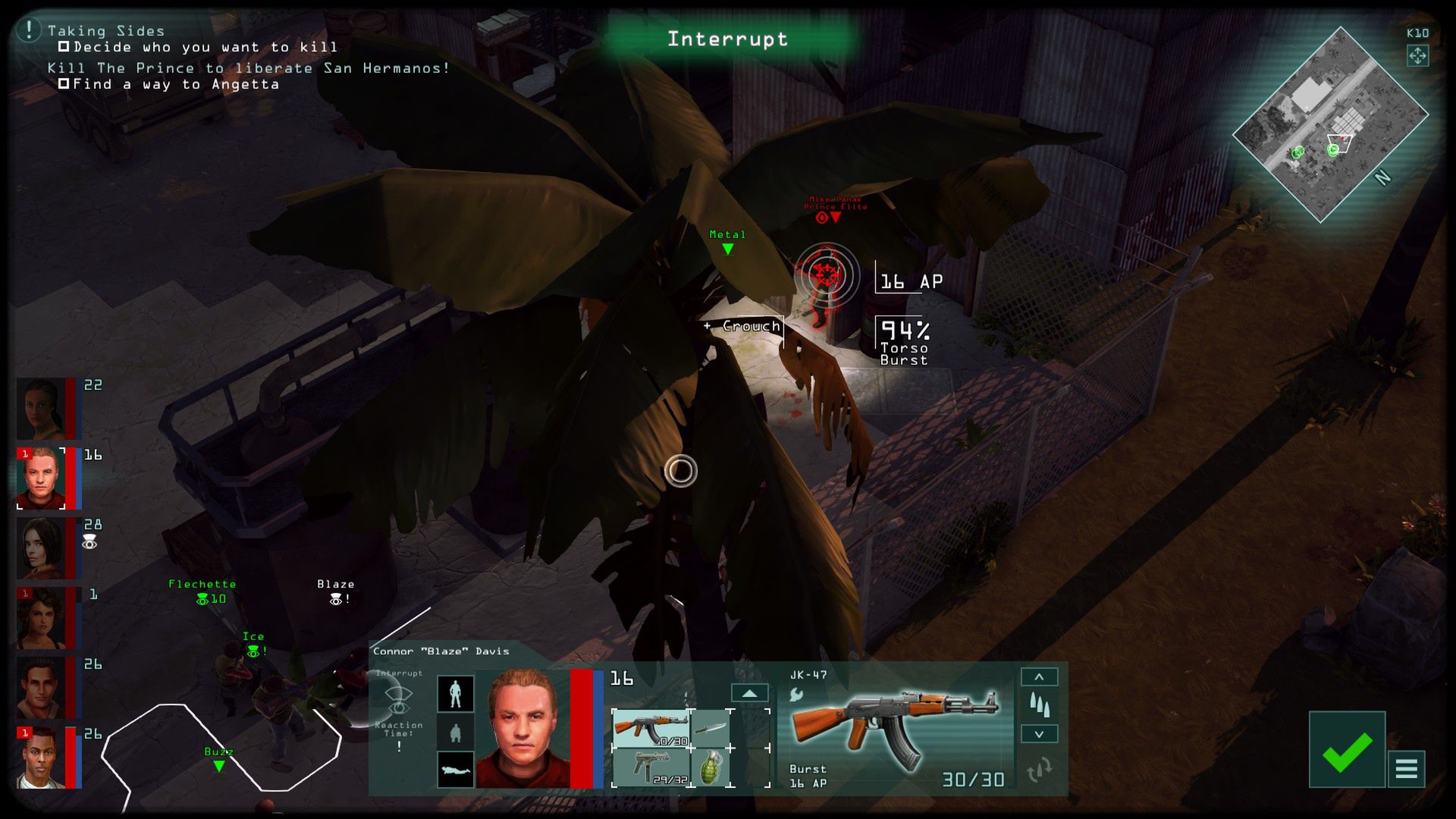
Task: Select the red-haired Blaze squad portrait
Action: (42, 479)
